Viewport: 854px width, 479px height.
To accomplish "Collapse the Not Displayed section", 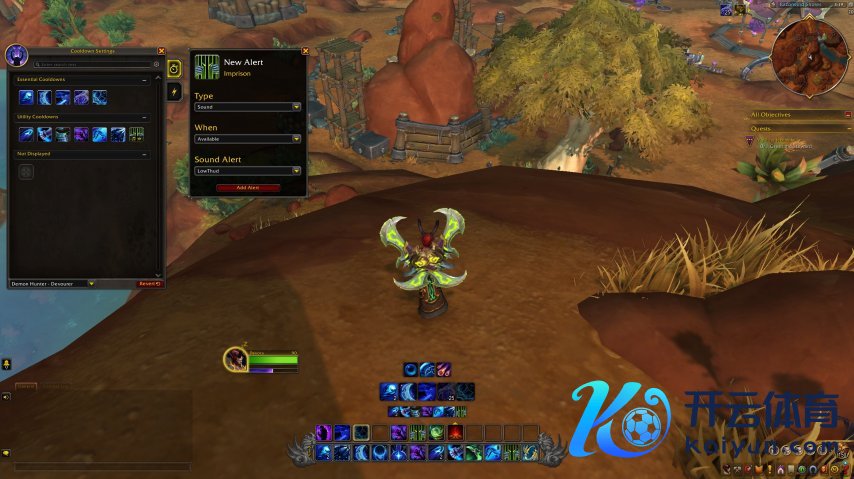I will click(x=144, y=154).
